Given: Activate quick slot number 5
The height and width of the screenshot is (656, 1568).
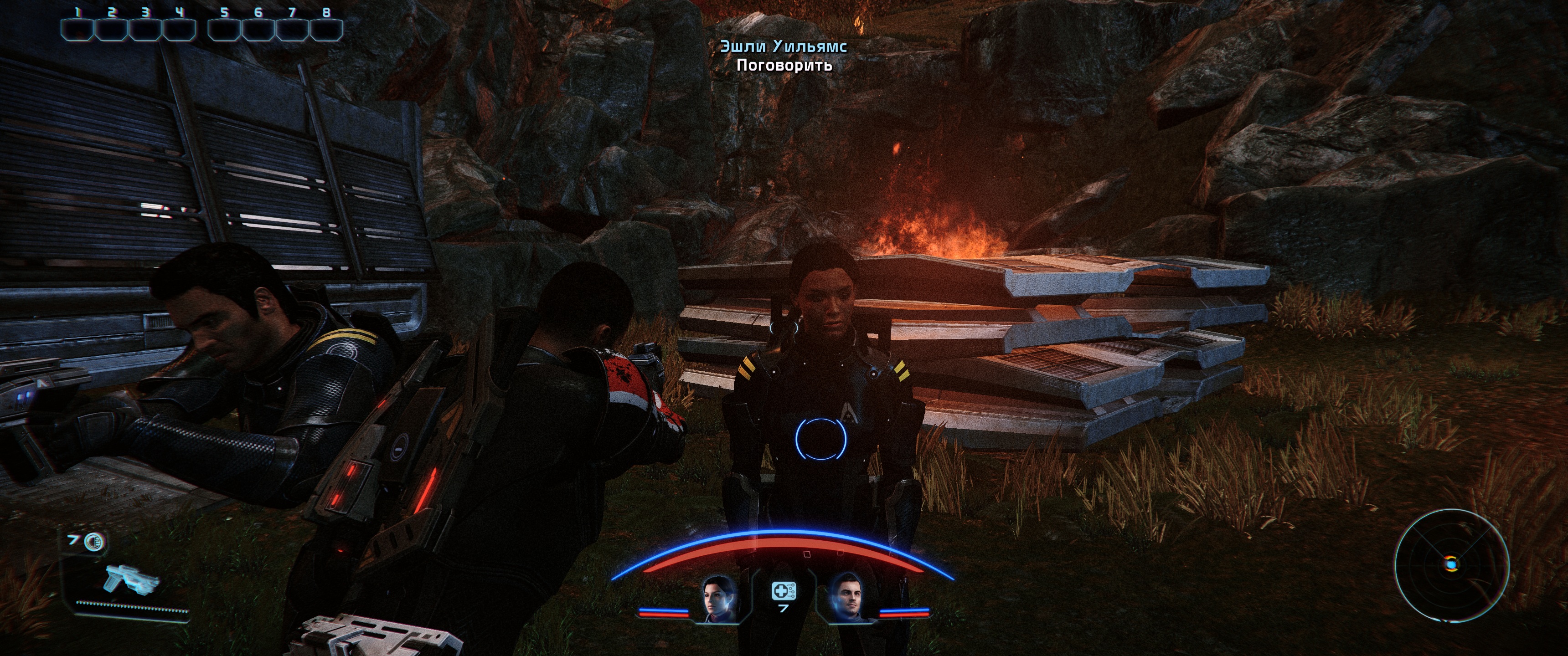Looking at the screenshot, I should pos(225,29).
